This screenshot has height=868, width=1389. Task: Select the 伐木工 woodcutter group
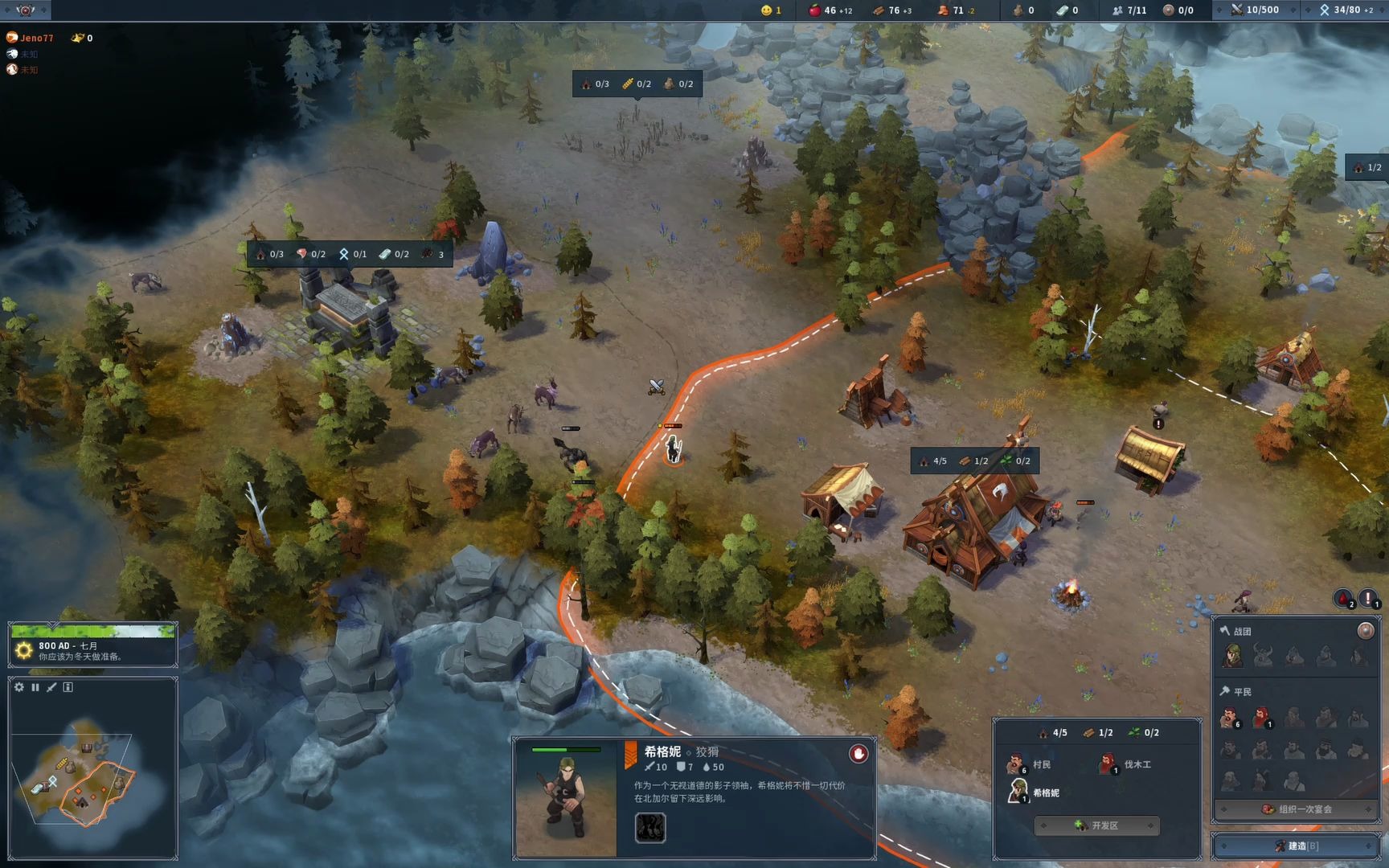(1125, 764)
